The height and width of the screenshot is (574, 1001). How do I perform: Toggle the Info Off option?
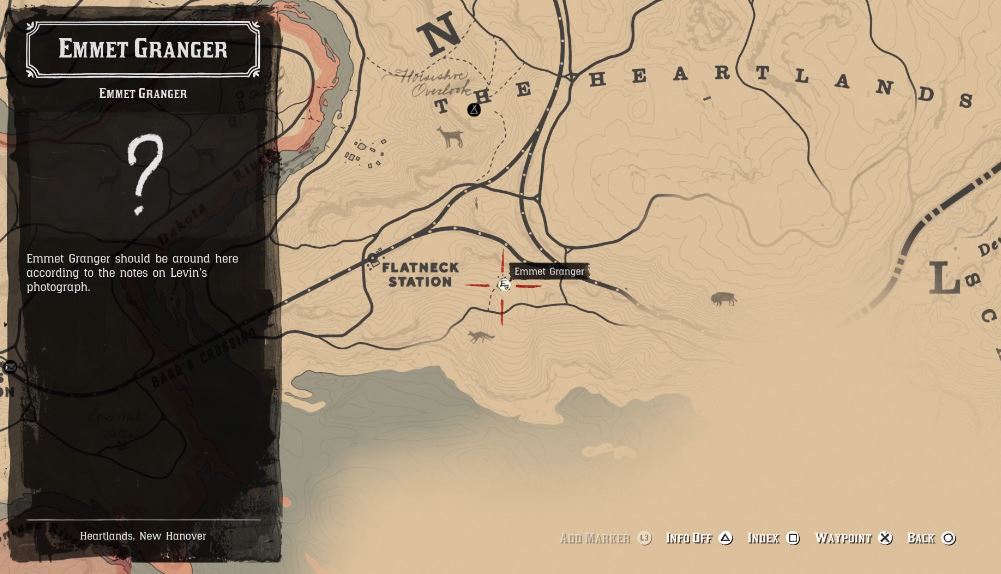[x=699, y=538]
